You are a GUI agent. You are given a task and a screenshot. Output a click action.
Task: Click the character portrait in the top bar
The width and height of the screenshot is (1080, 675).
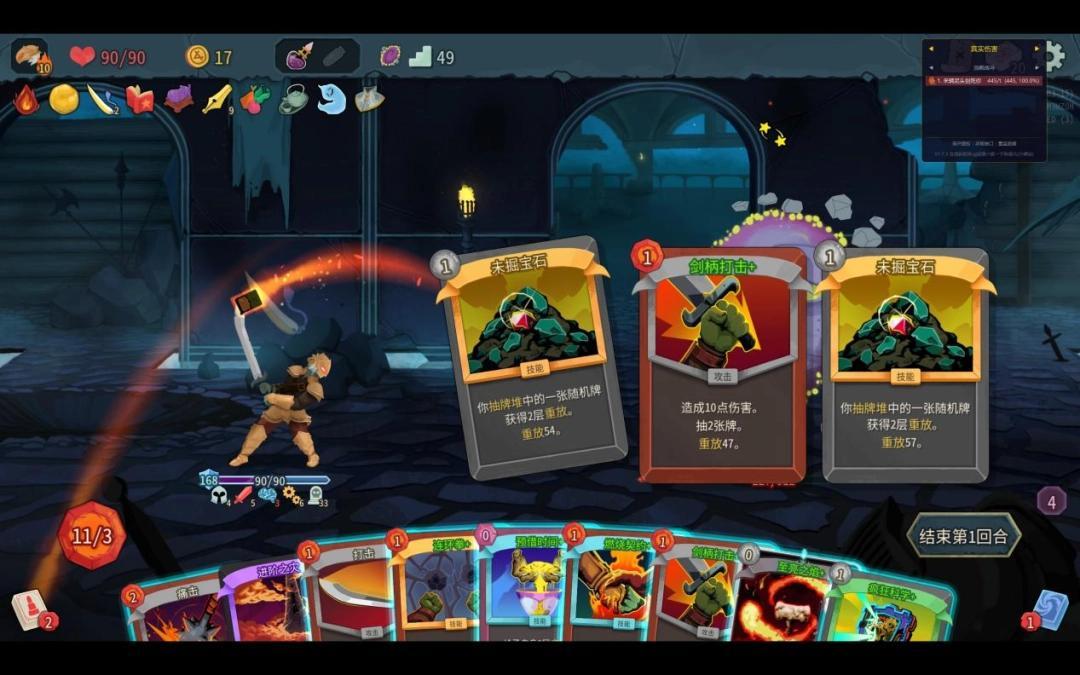pos(30,56)
